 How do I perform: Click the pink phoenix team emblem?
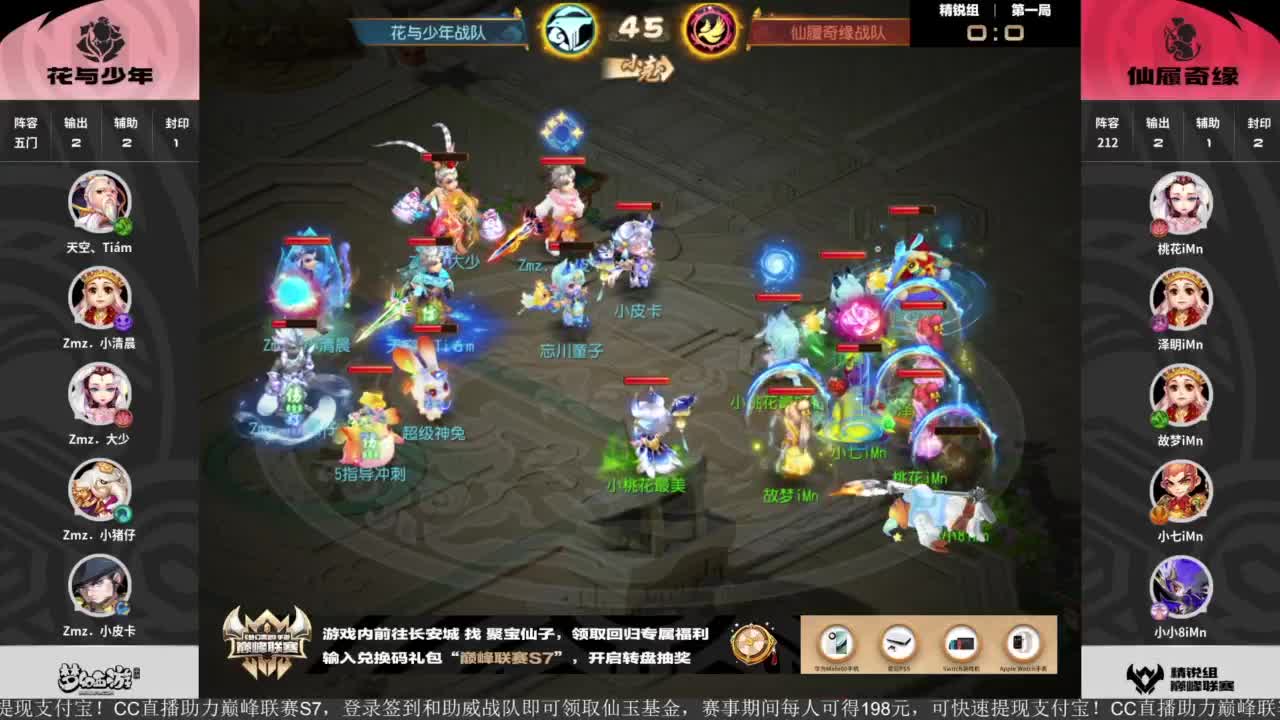click(x=710, y=31)
